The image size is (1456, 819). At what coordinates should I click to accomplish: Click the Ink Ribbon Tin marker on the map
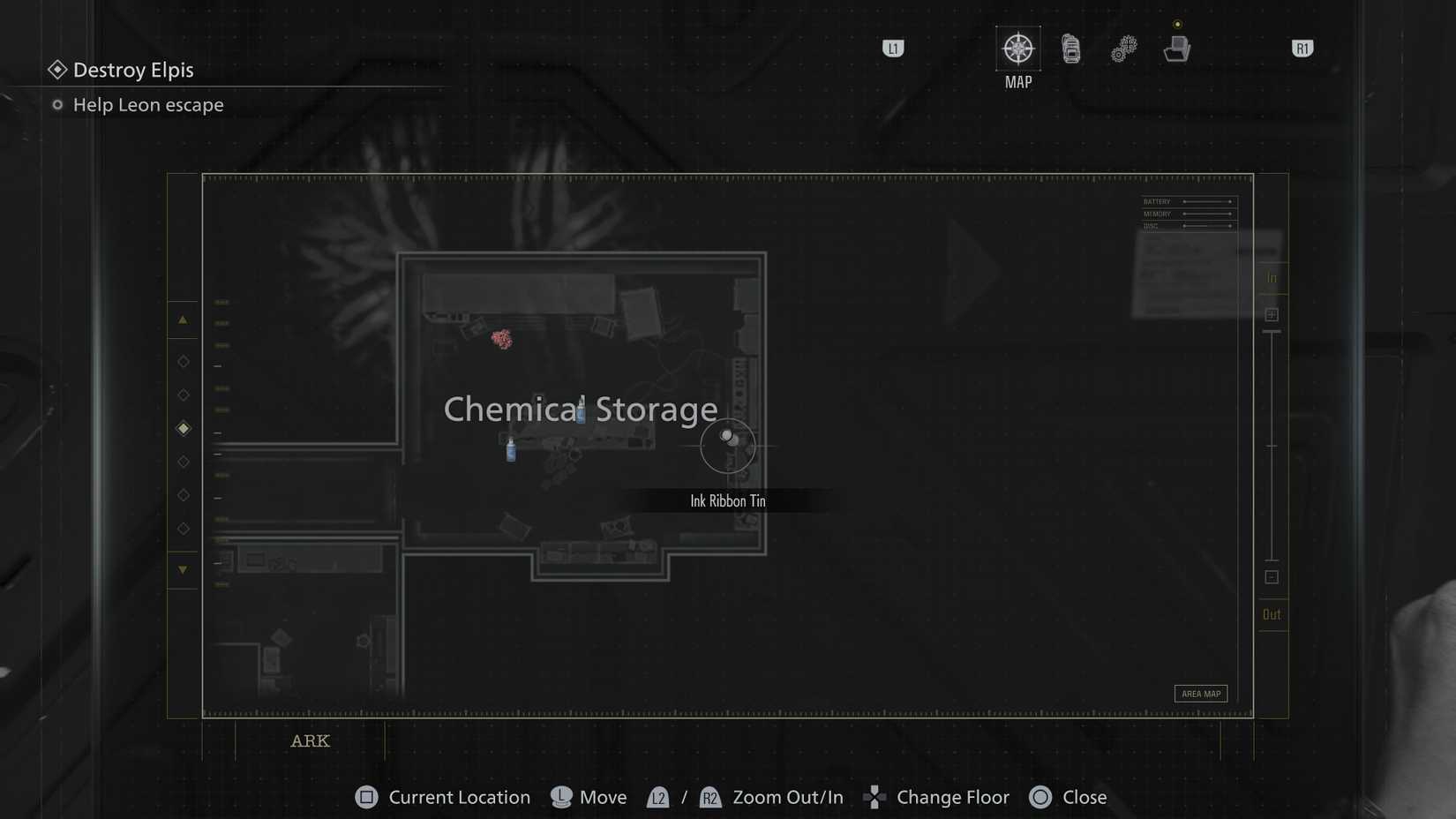tap(729, 439)
